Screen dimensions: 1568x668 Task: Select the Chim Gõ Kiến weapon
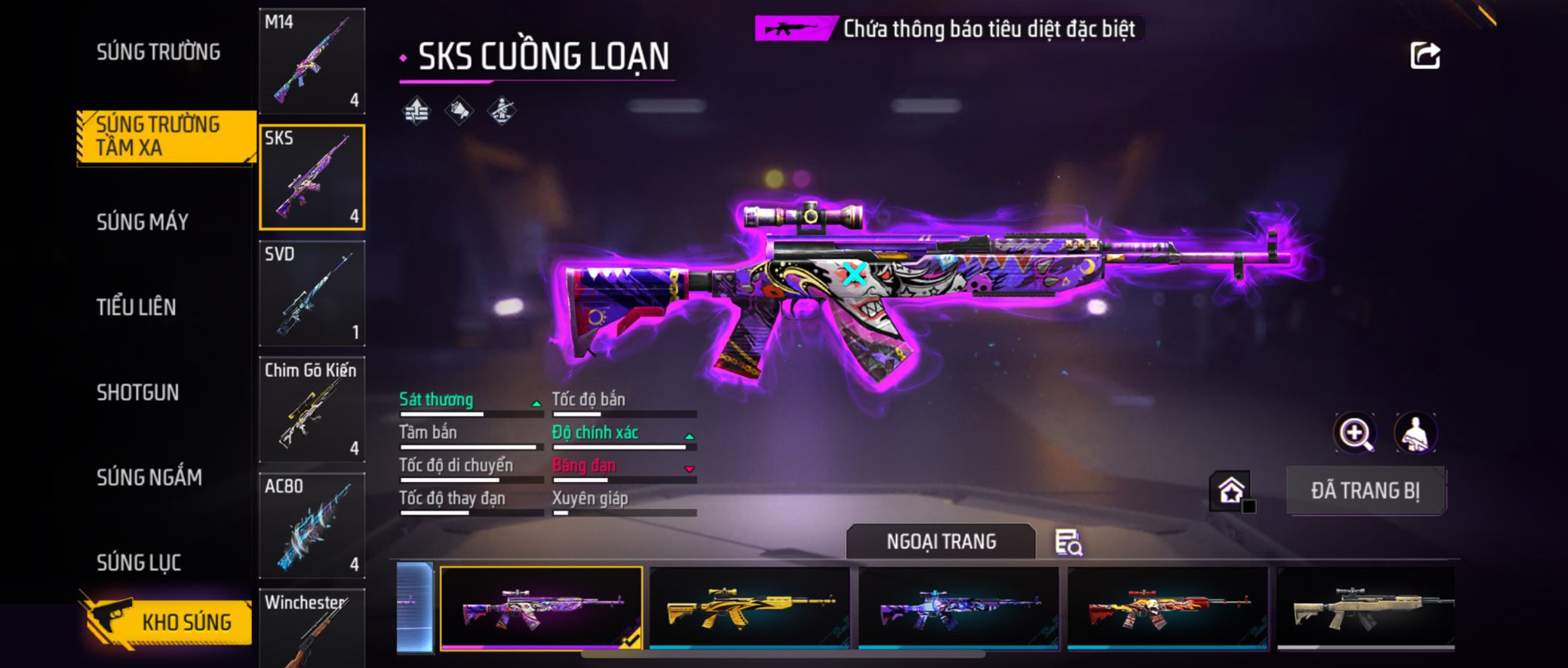pos(312,409)
